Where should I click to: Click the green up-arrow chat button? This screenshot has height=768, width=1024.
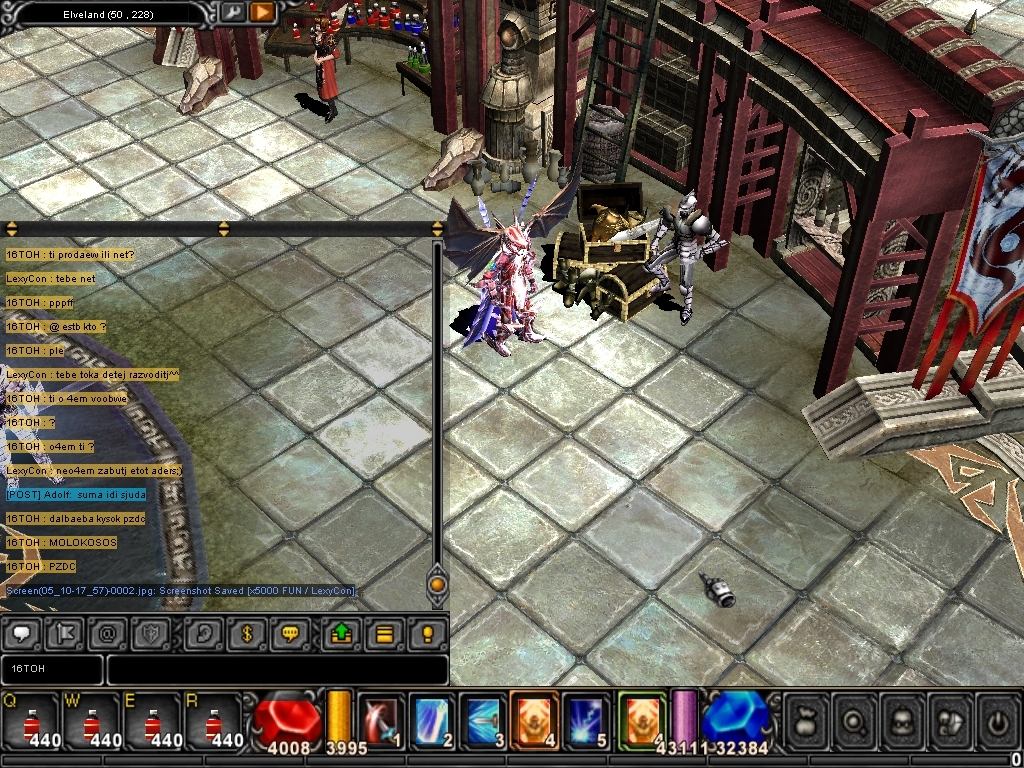341,633
